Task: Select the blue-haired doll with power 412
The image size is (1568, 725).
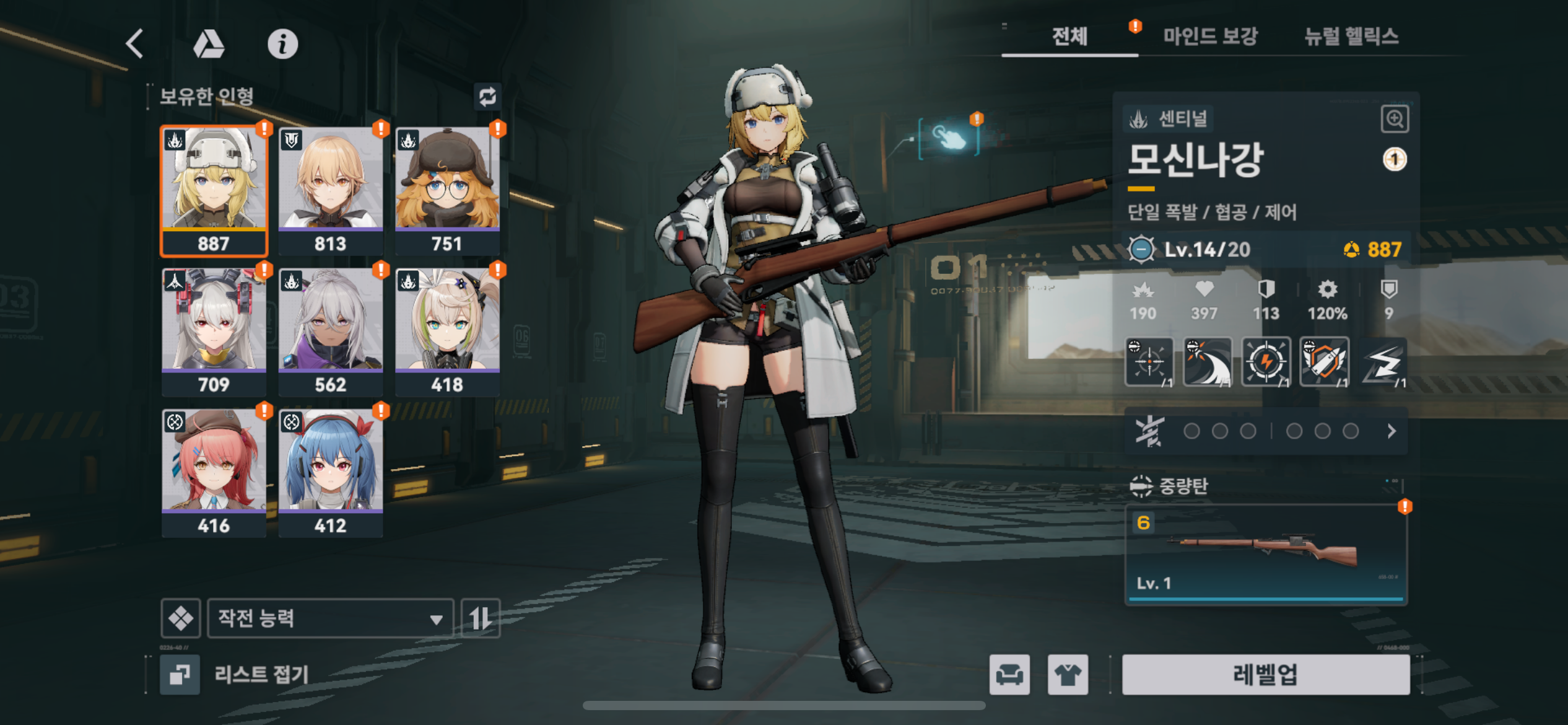Action: pyautogui.click(x=331, y=472)
